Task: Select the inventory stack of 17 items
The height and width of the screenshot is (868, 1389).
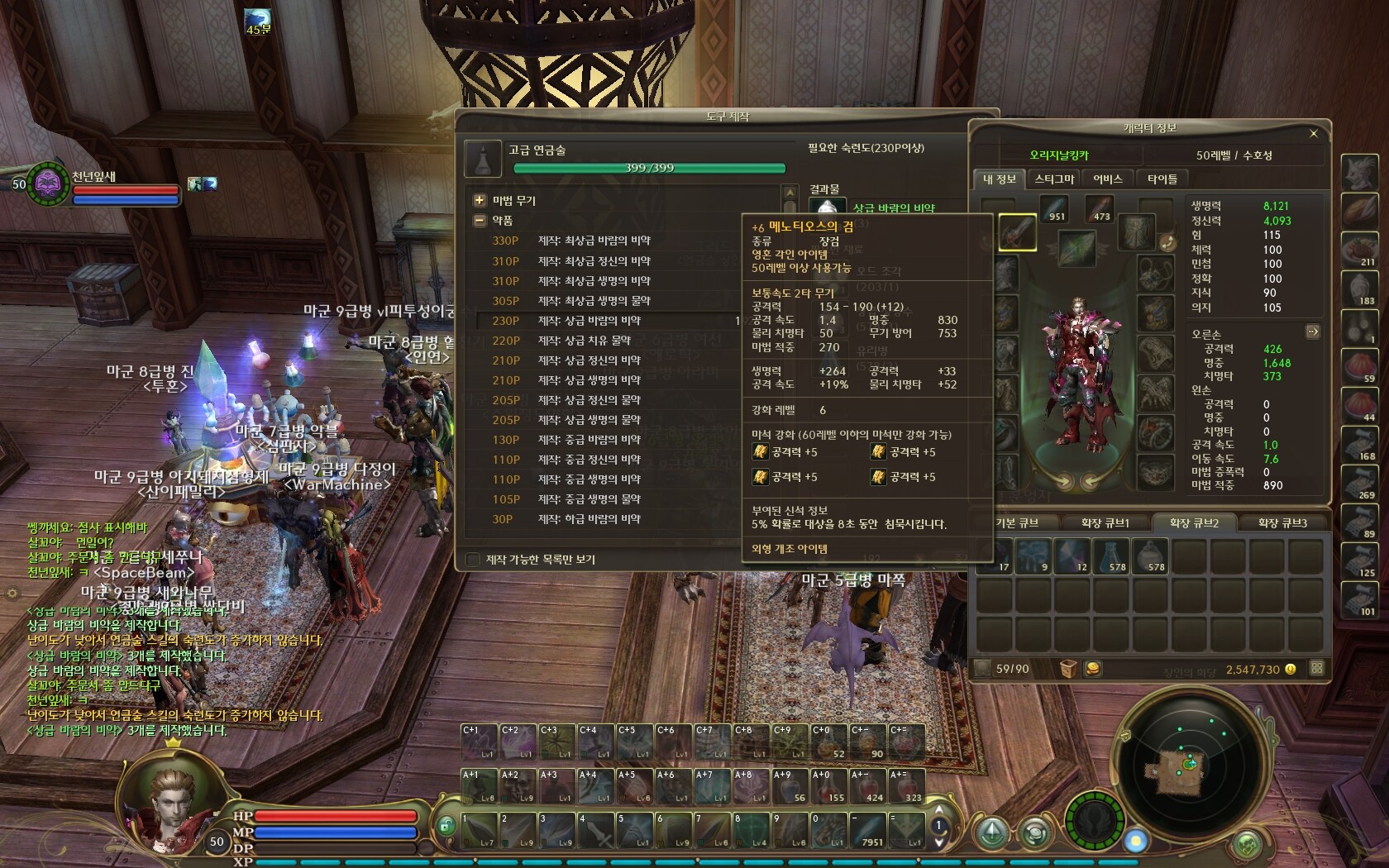Action: 995,556
